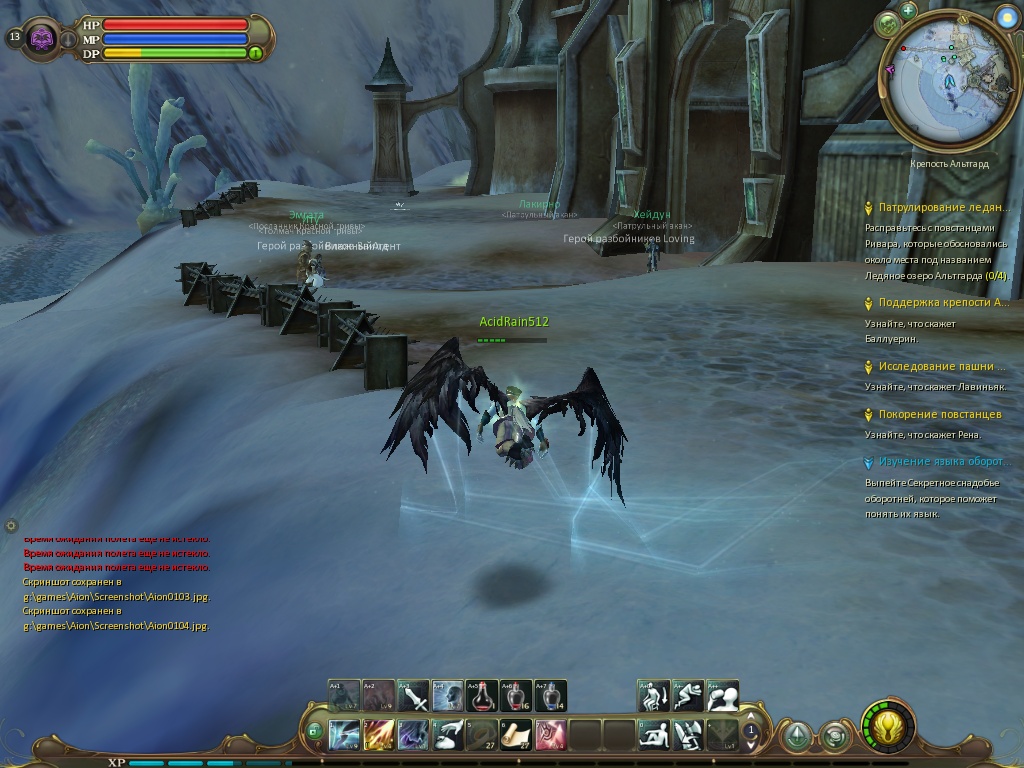Viewport: 1024px width, 768px height.
Task: Click the purple character class emblem
Action: (x=42, y=38)
